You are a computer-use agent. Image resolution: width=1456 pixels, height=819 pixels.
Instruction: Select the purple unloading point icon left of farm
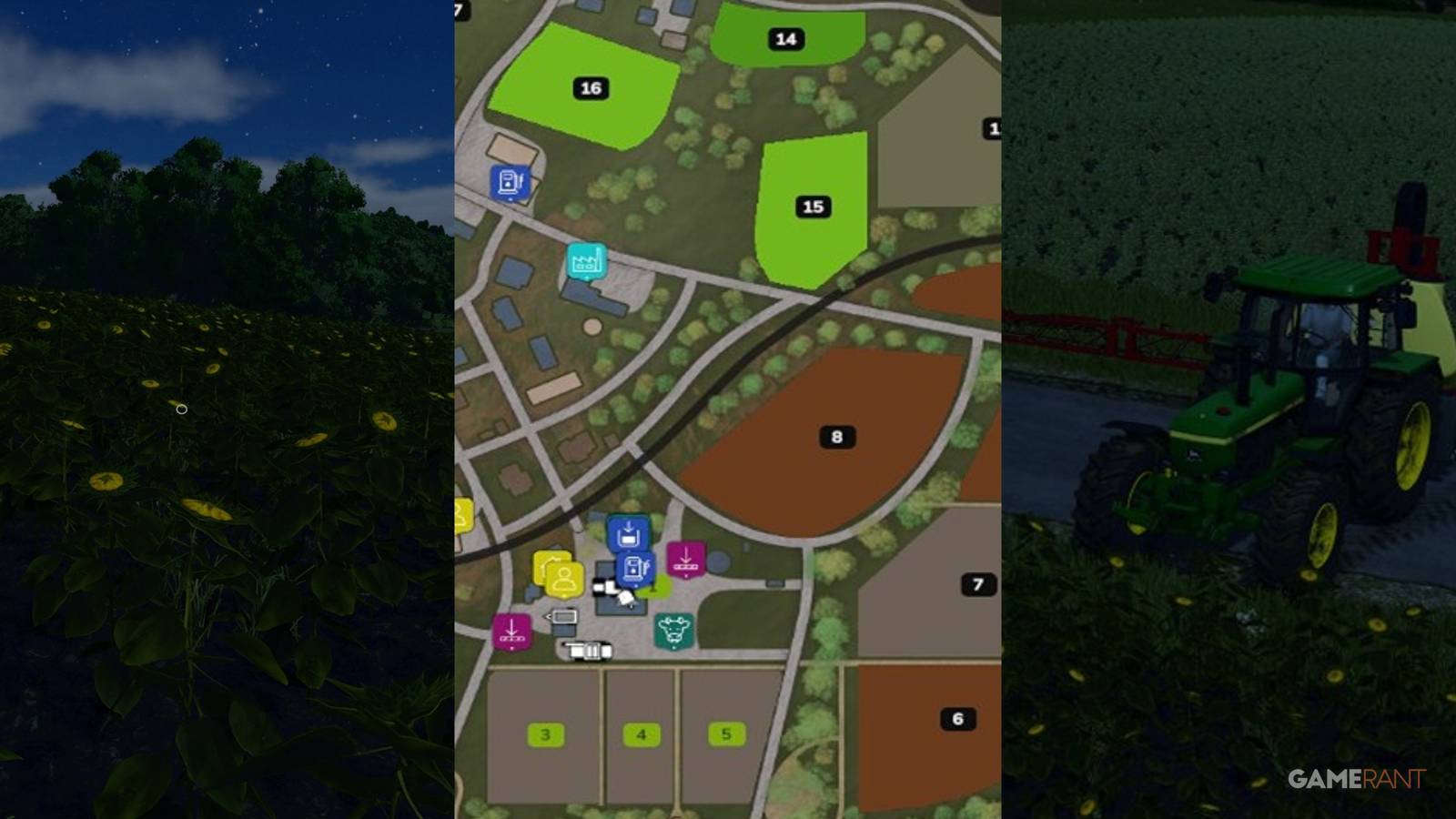coord(512,630)
